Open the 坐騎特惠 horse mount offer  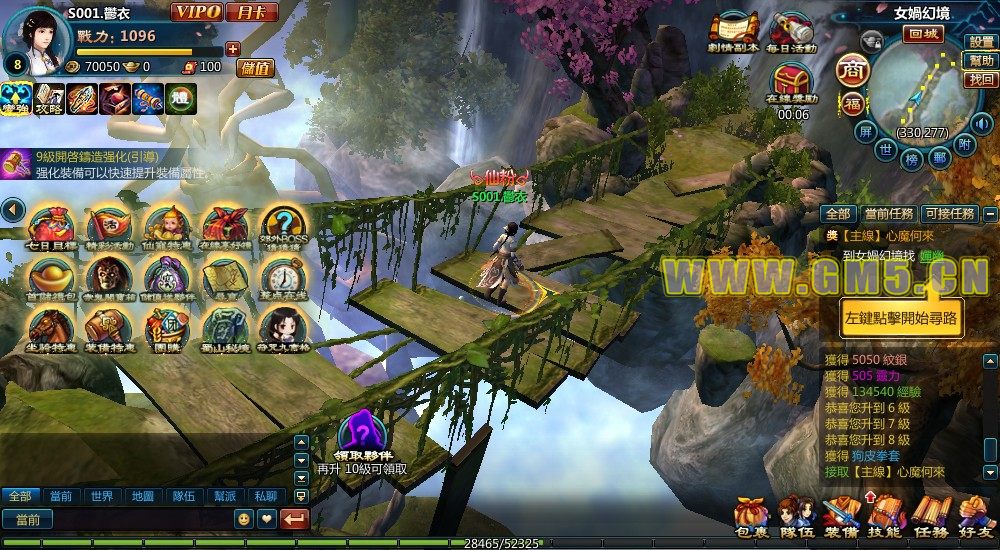(x=49, y=328)
